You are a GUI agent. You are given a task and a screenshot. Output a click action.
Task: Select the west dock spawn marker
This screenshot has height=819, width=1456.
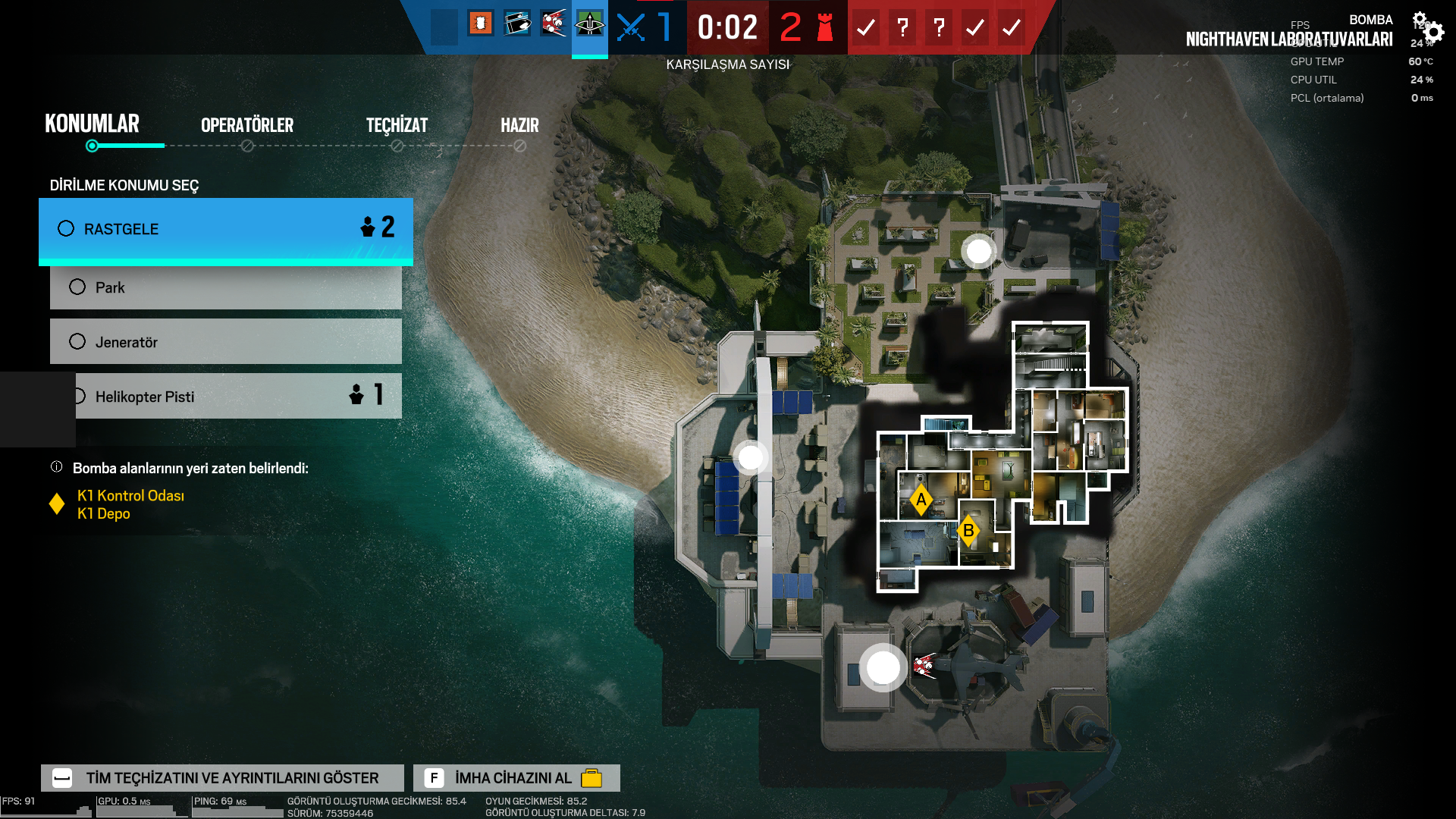(x=751, y=457)
